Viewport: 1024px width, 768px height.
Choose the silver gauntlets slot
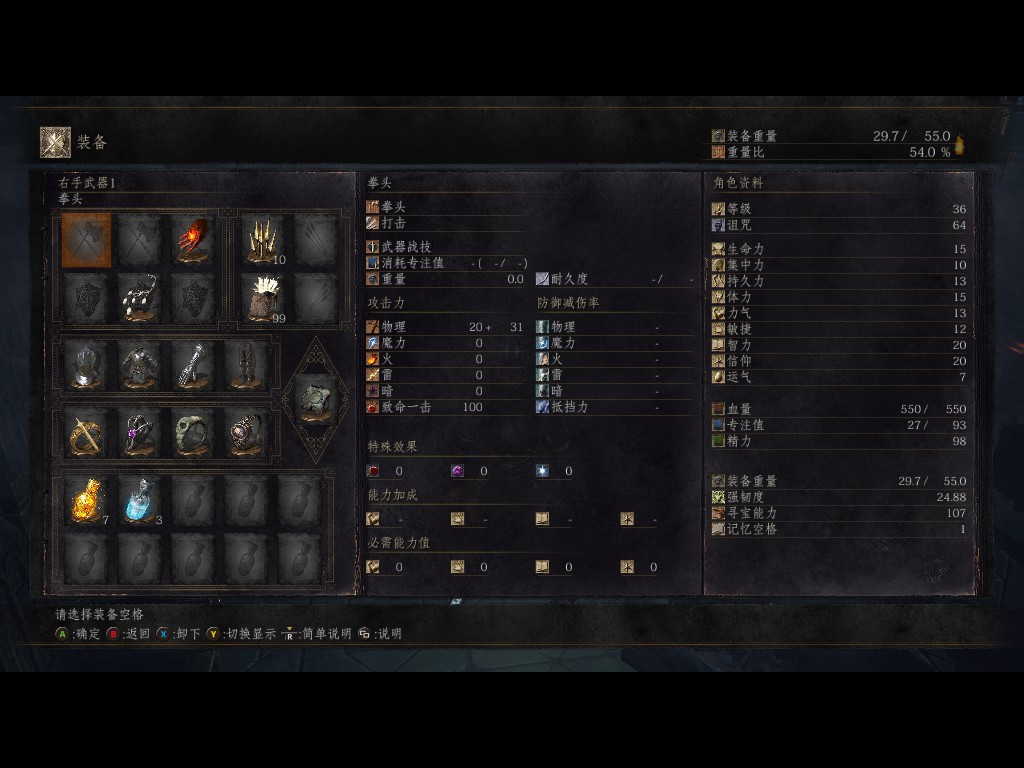[194, 366]
